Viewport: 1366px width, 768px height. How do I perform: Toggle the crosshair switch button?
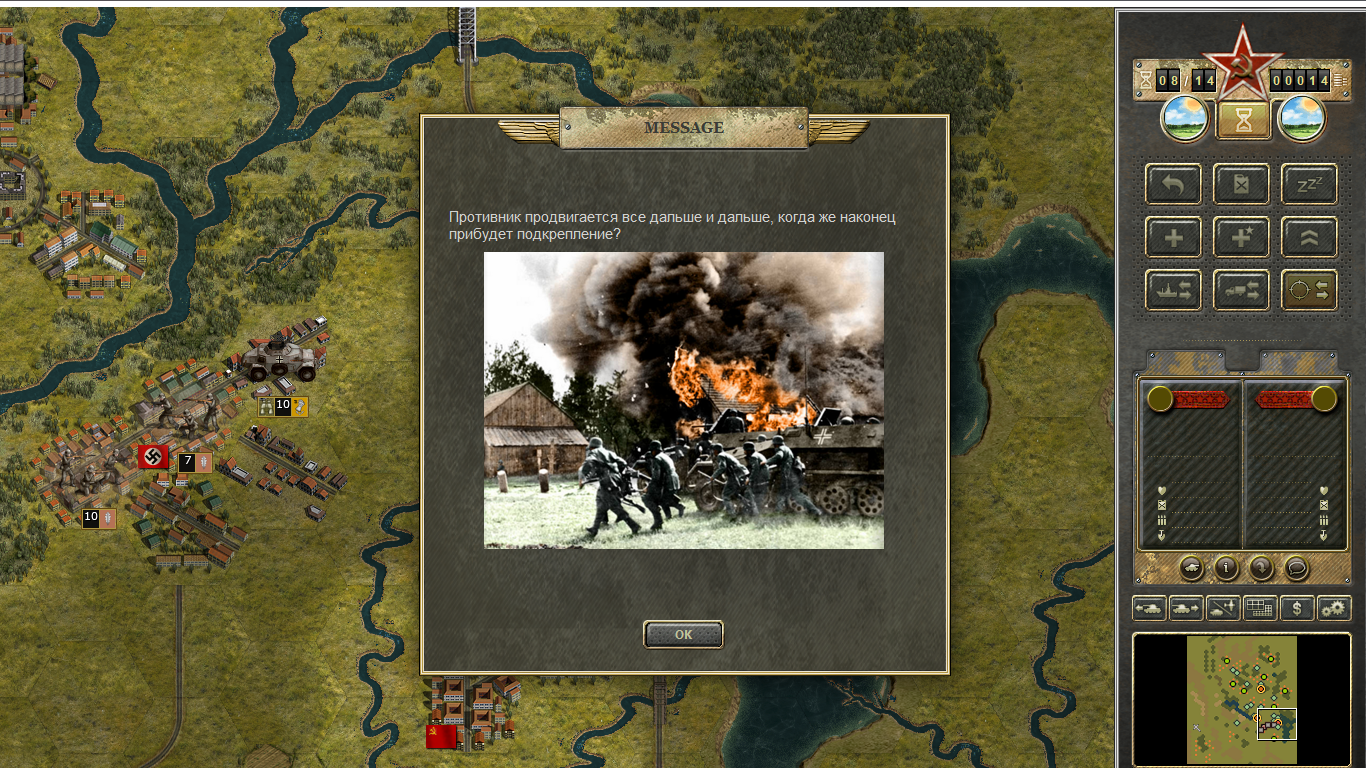[x=1309, y=290]
